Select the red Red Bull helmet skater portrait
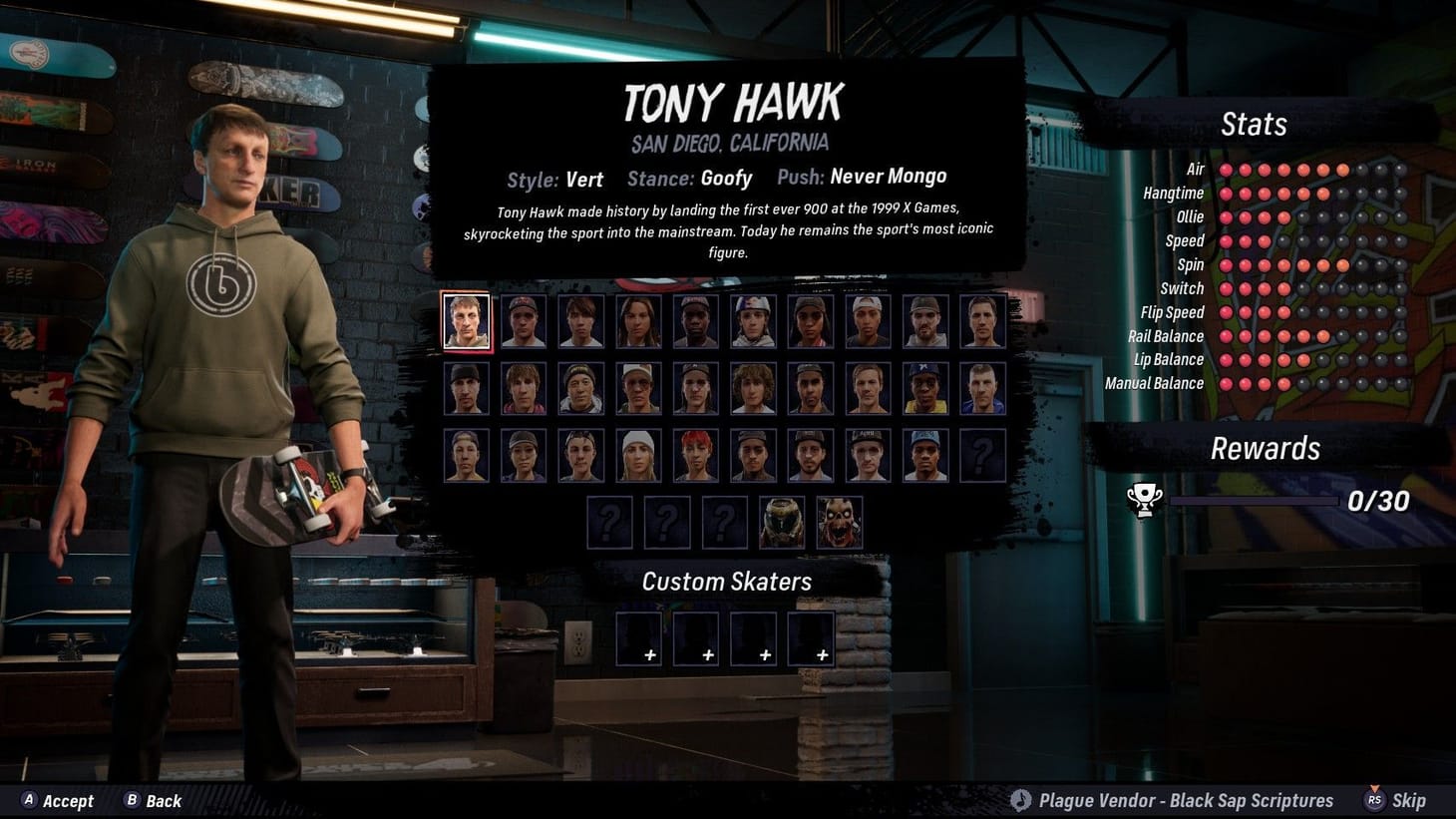This screenshot has width=1456, height=819. coord(753,319)
